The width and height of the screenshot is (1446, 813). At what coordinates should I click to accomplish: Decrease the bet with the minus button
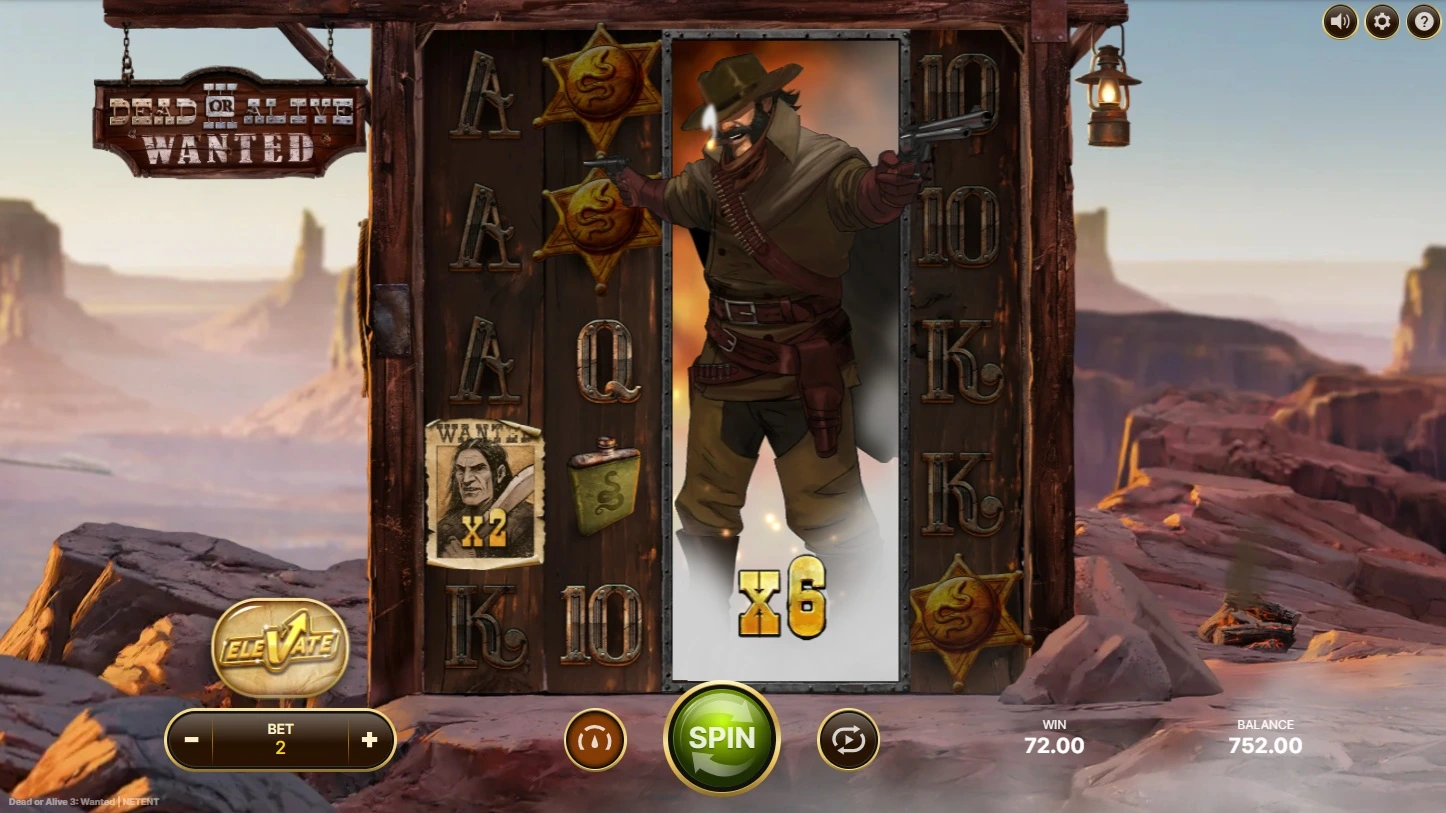pyautogui.click(x=192, y=740)
